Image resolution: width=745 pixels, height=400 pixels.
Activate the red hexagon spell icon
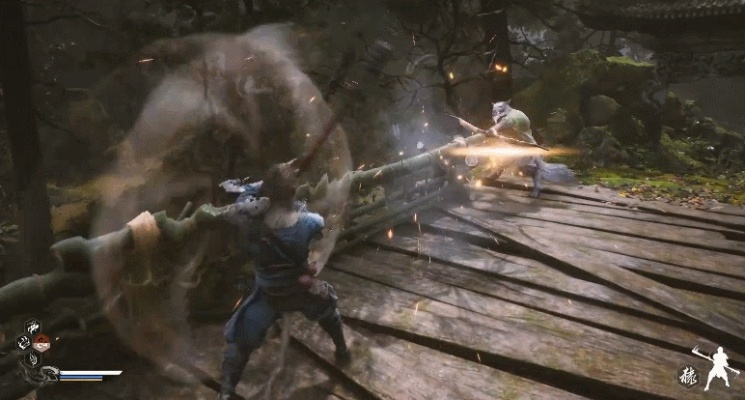(x=40, y=345)
